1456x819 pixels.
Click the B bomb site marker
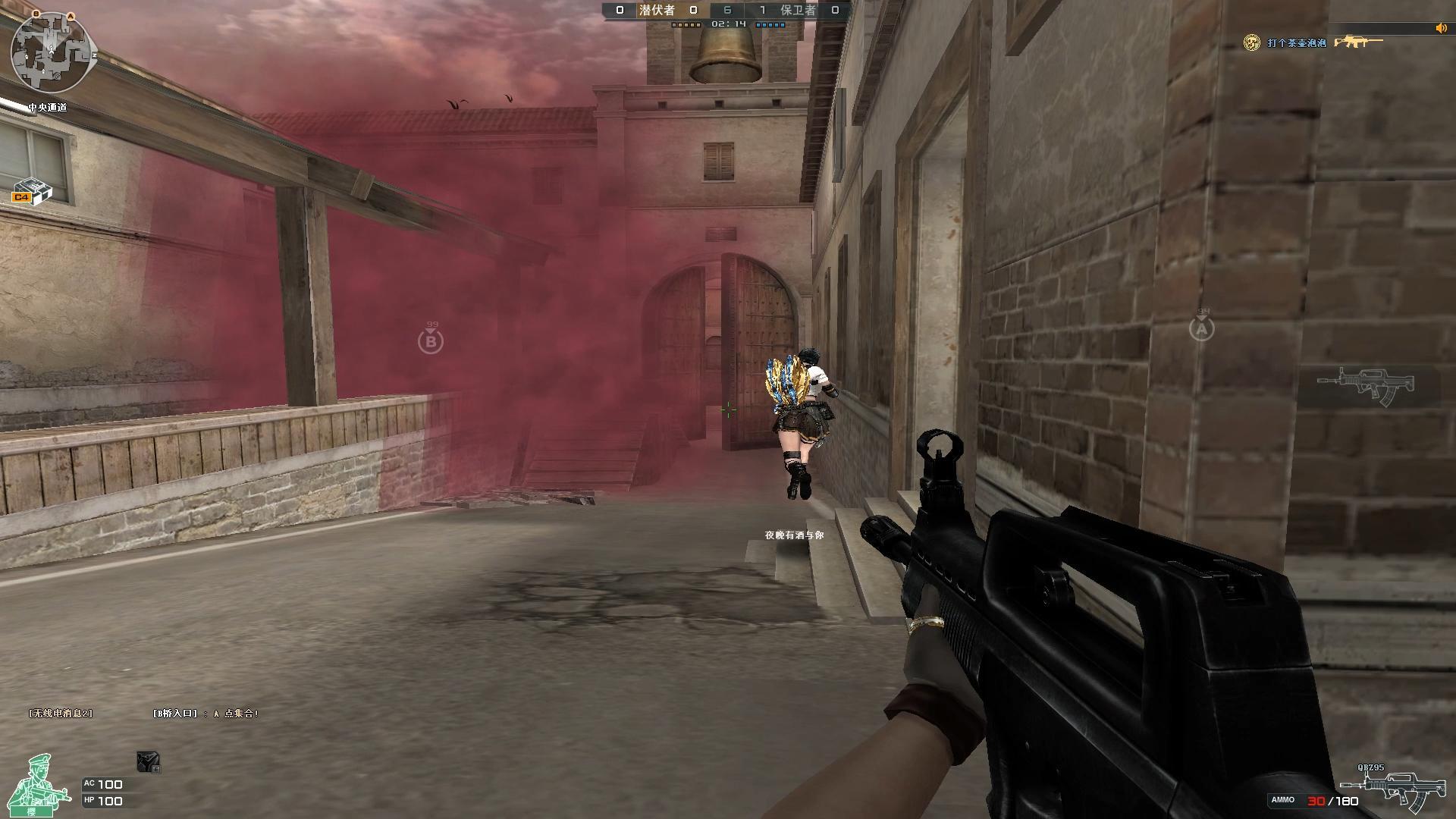tap(431, 342)
